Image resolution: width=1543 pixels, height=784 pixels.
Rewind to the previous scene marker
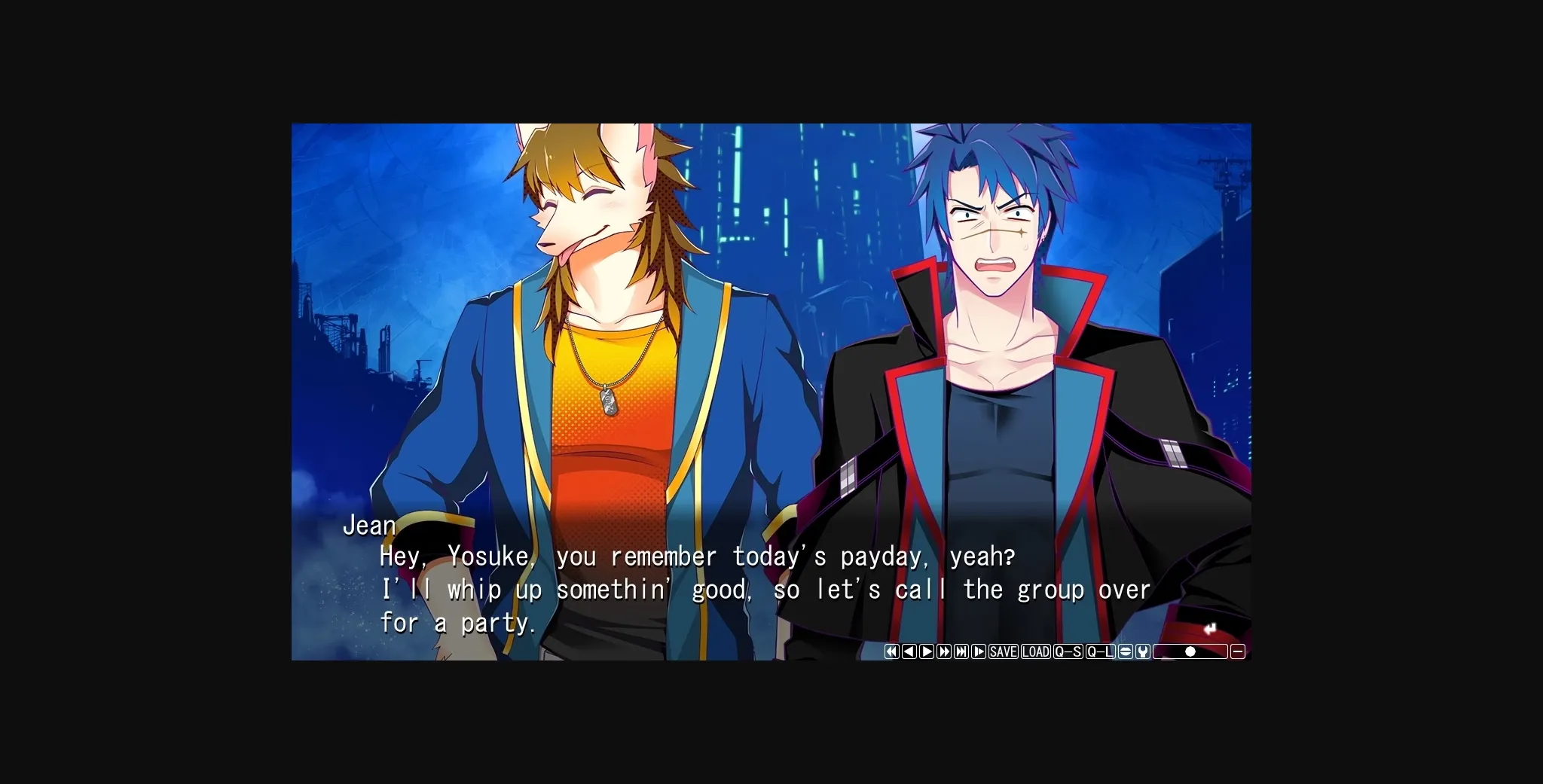[x=892, y=651]
